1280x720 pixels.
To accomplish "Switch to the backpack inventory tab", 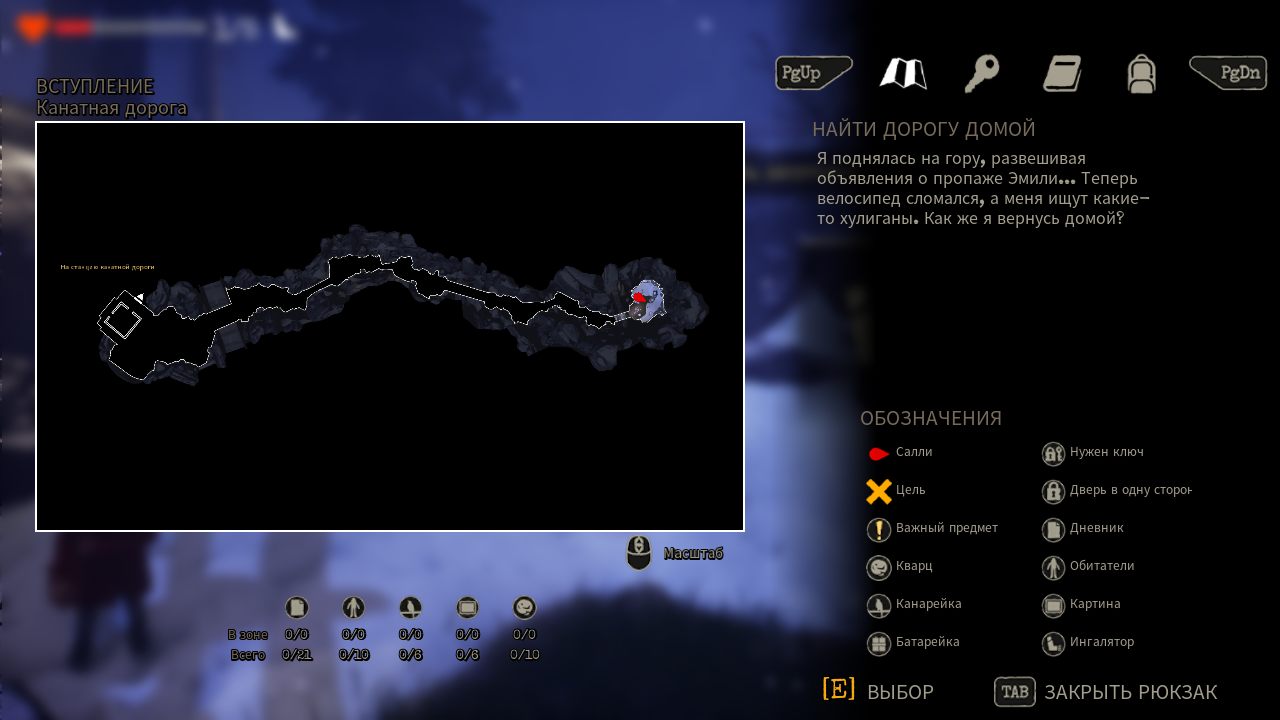I will pyautogui.click(x=1141, y=73).
